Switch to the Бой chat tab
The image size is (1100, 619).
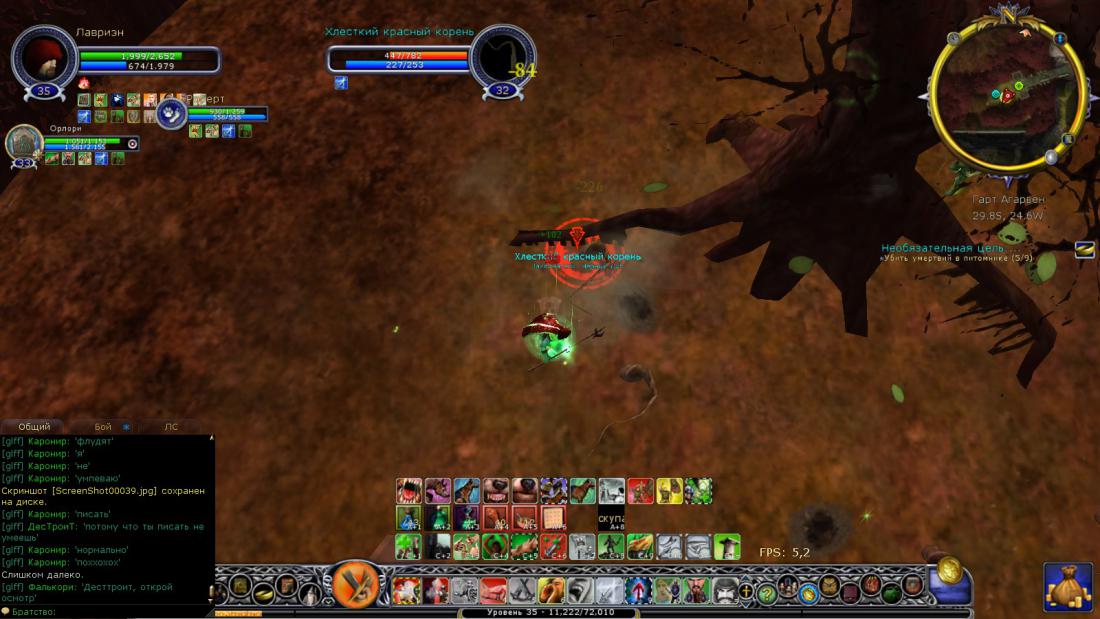pos(103,427)
